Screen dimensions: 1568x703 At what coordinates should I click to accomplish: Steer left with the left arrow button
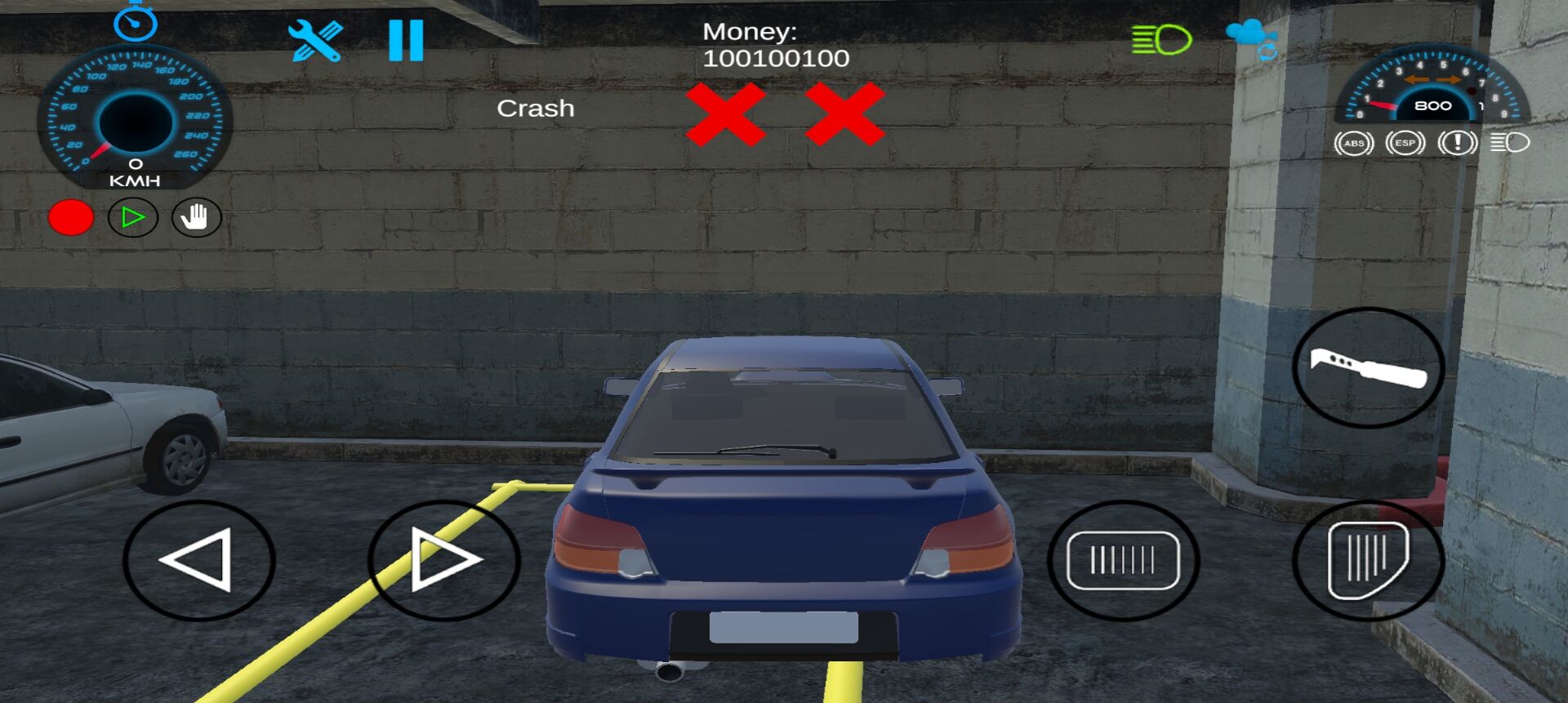click(x=199, y=560)
